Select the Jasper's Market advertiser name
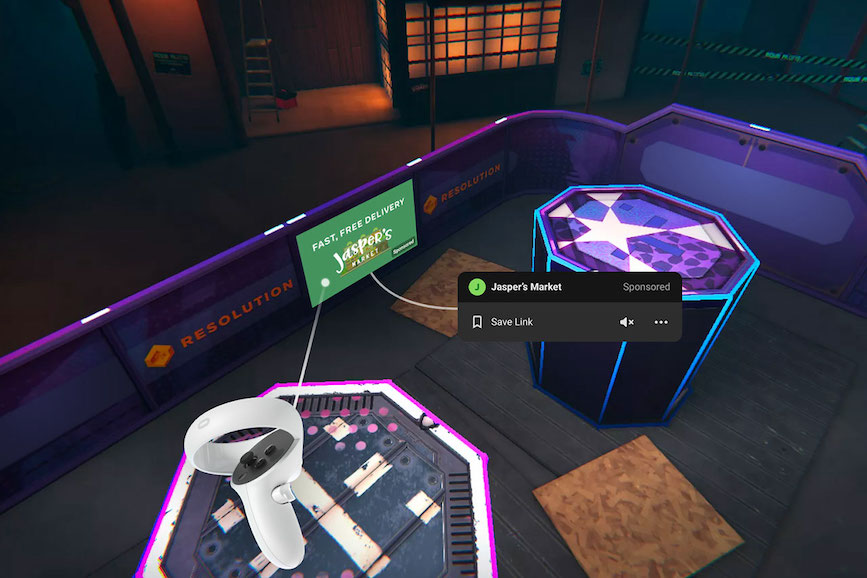This screenshot has width=867, height=578. [526, 287]
